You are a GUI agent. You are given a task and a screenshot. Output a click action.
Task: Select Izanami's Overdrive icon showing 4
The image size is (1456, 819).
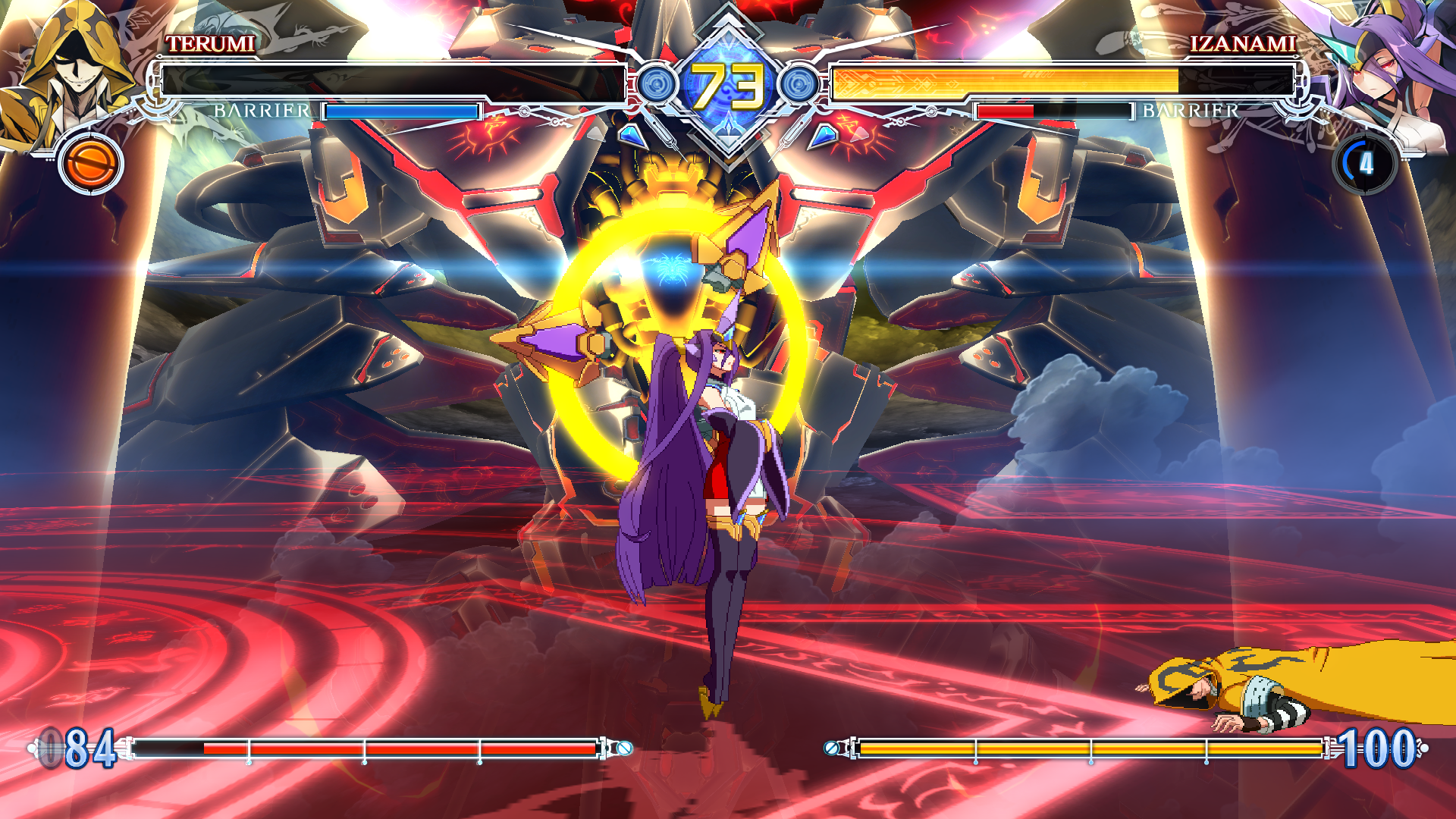click(x=1365, y=164)
